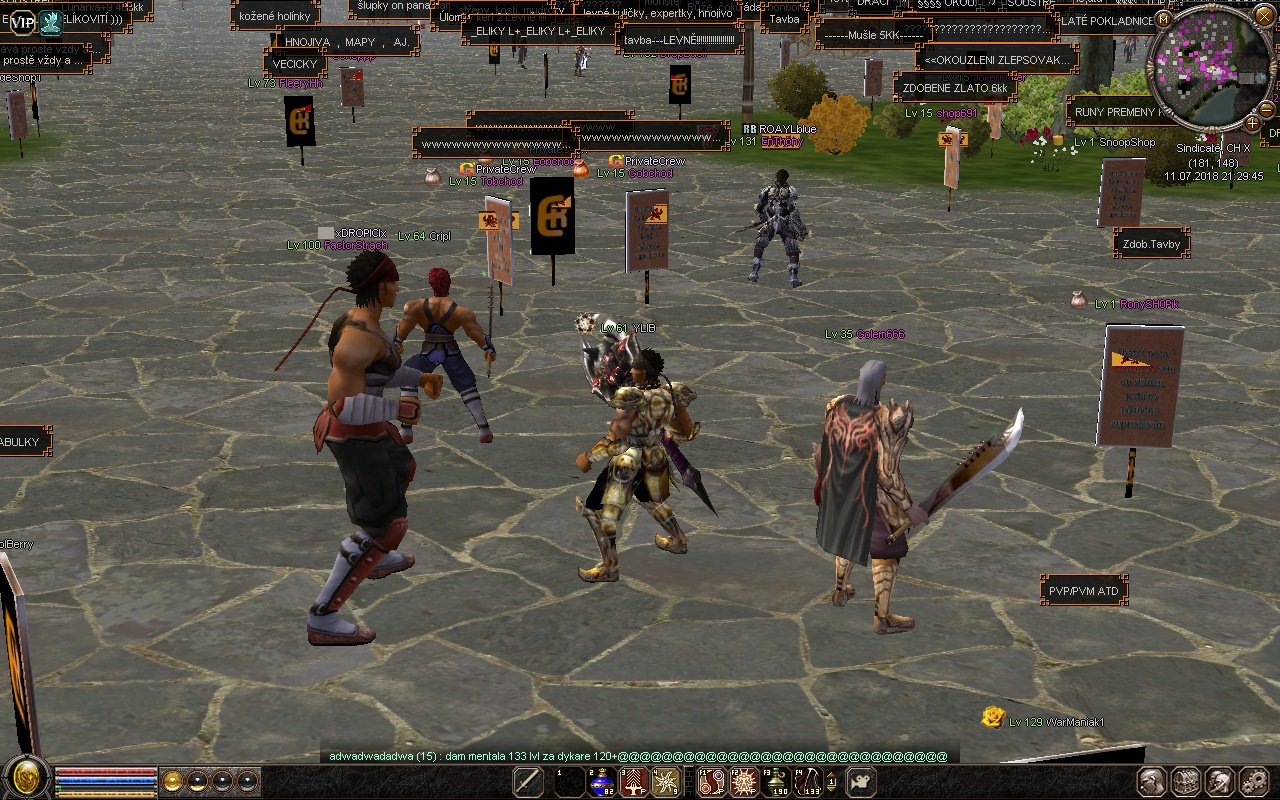Activate the F1 red swirl skill
Image resolution: width=1280 pixels, height=800 pixels.
pyautogui.click(x=711, y=782)
